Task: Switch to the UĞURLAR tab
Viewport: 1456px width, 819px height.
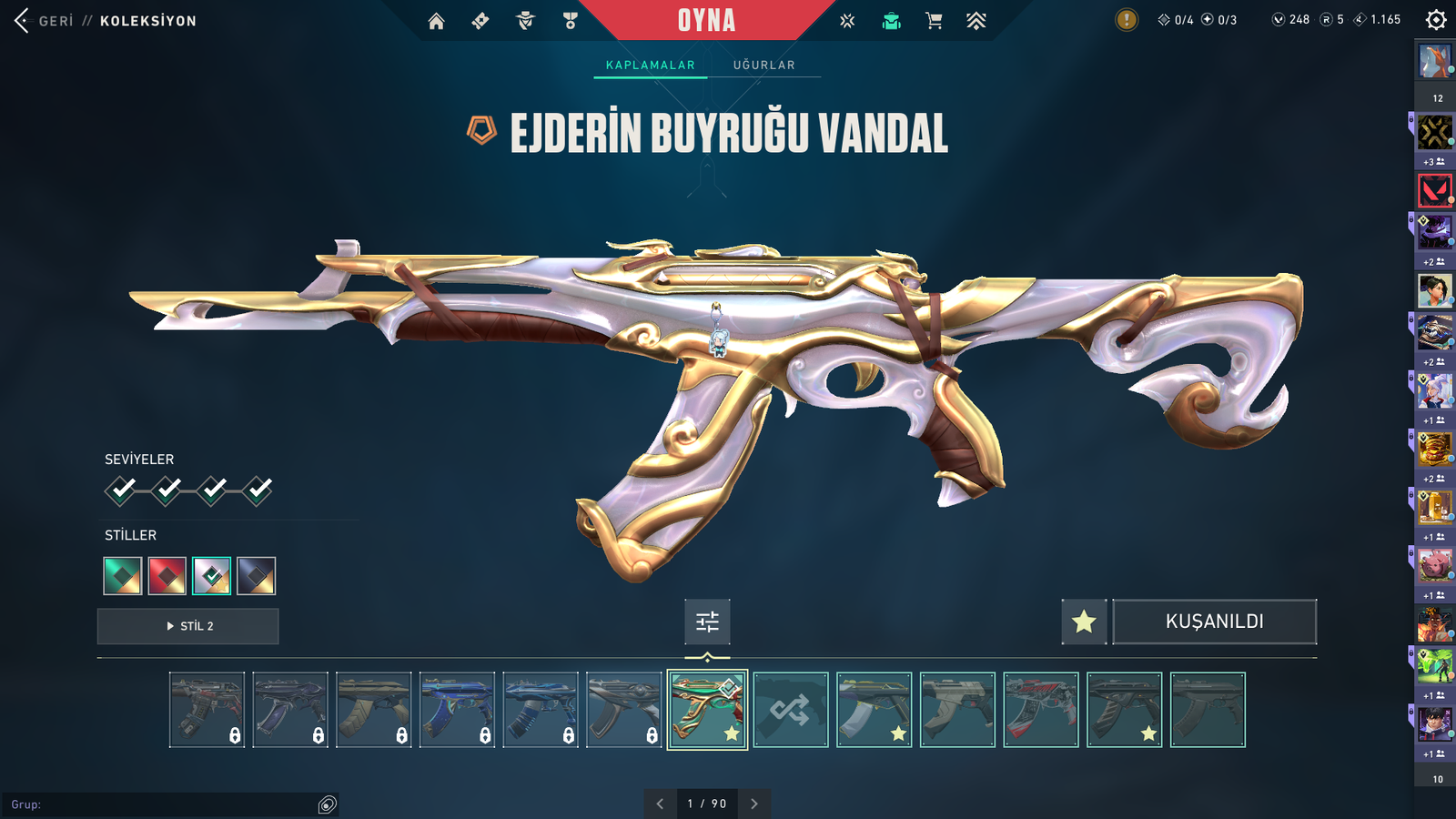Action: coord(763,66)
